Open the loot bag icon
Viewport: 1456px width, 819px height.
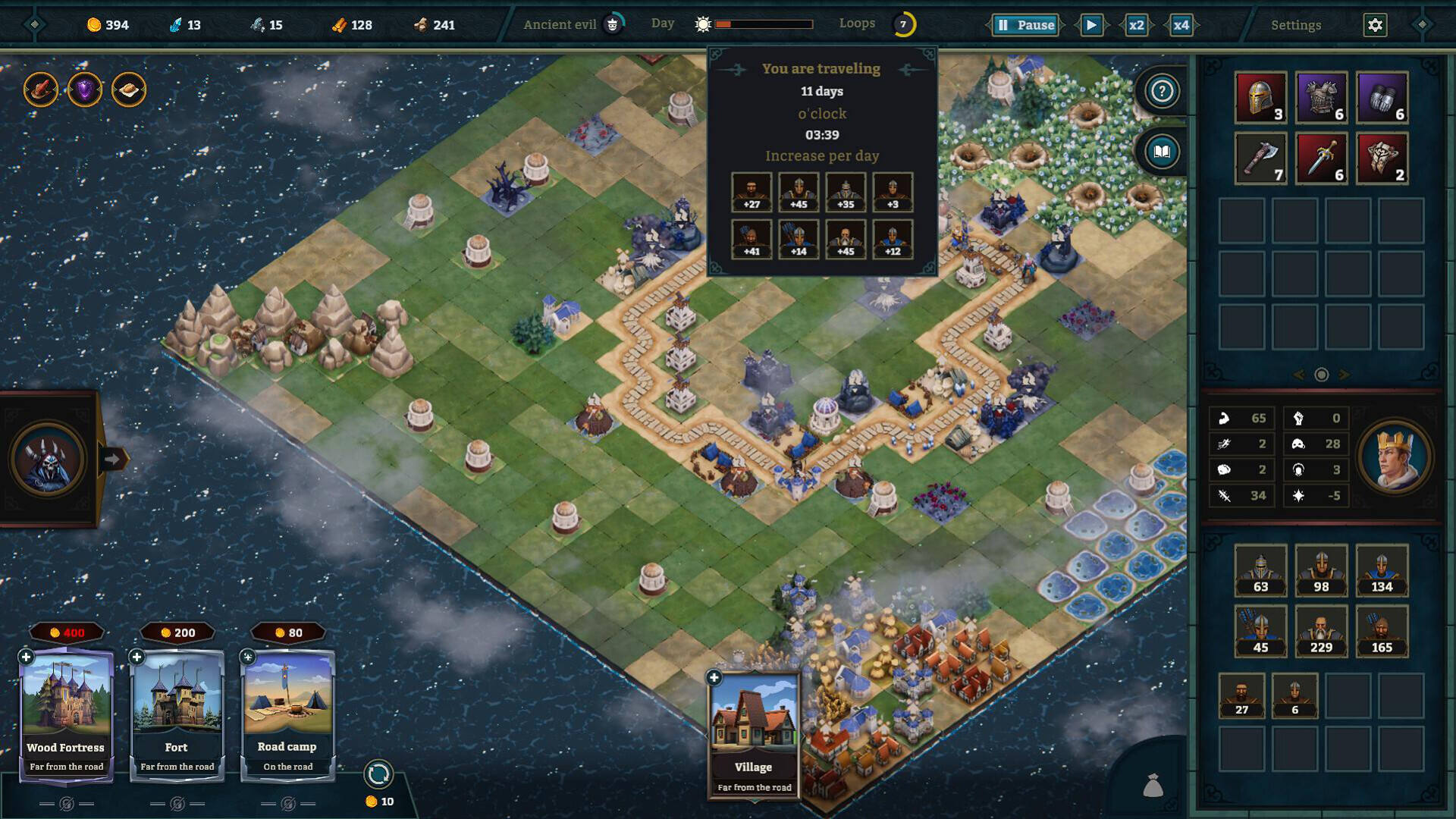[1153, 786]
